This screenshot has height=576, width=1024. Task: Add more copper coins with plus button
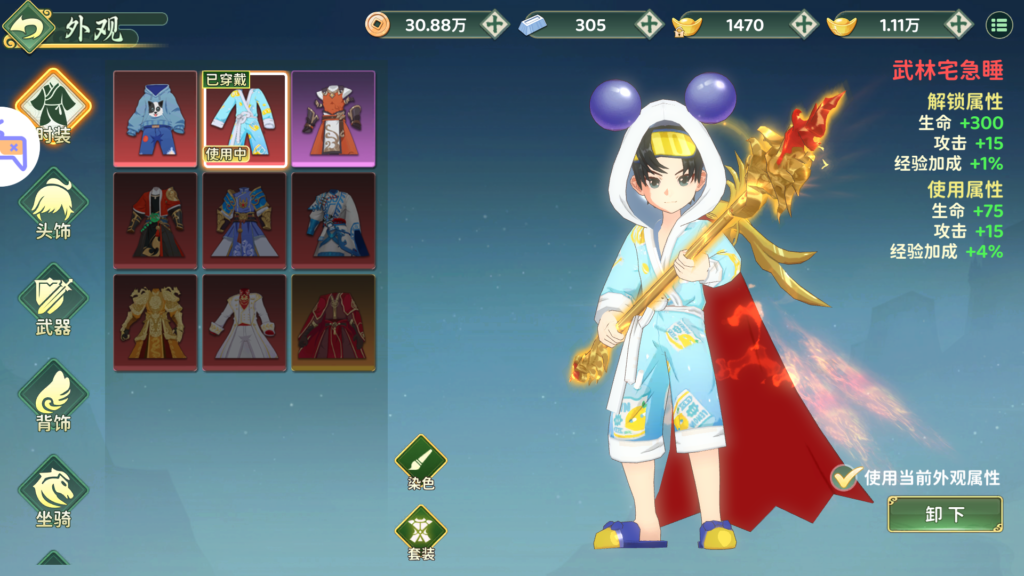494,25
